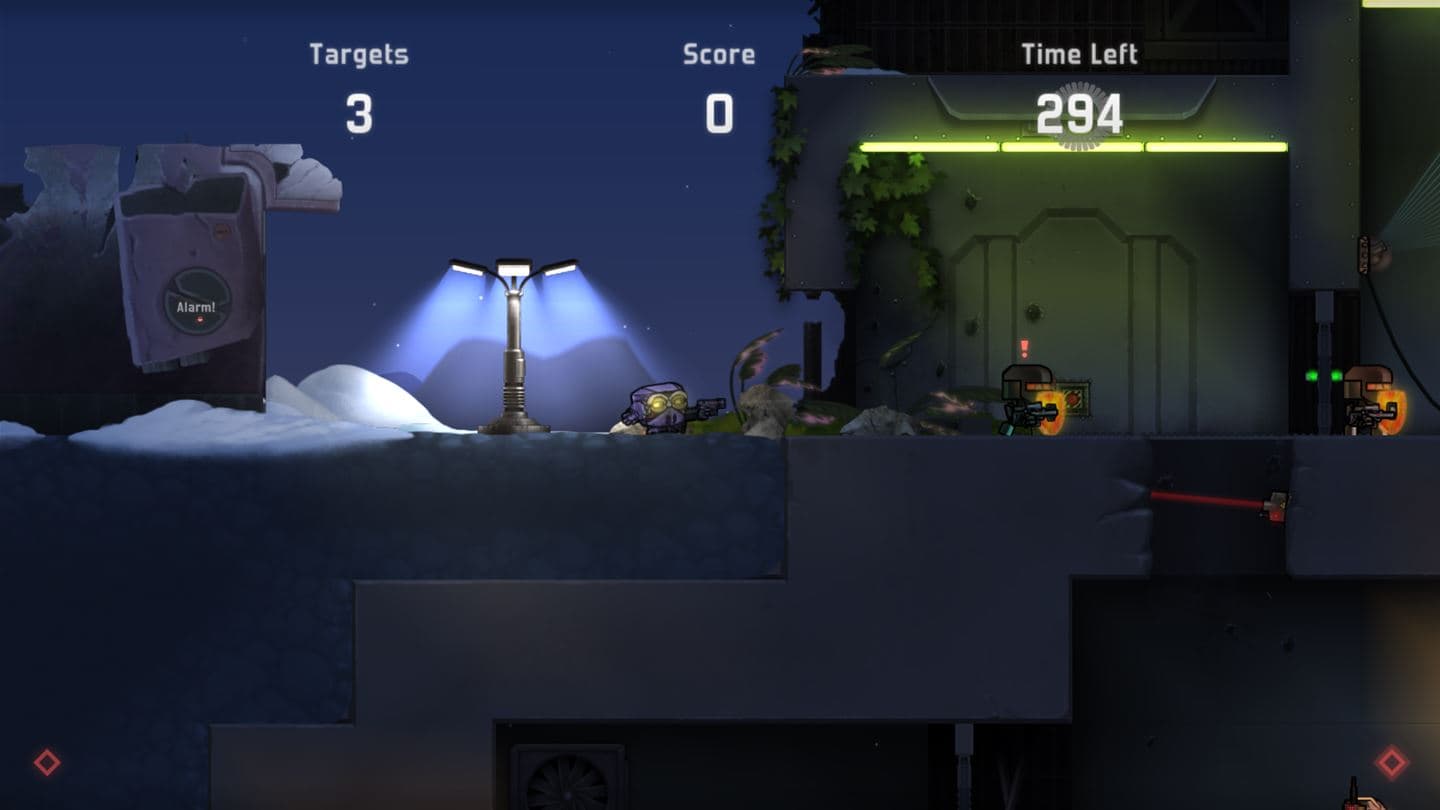Select the wall-mounted laser emitter device

[1276, 505]
